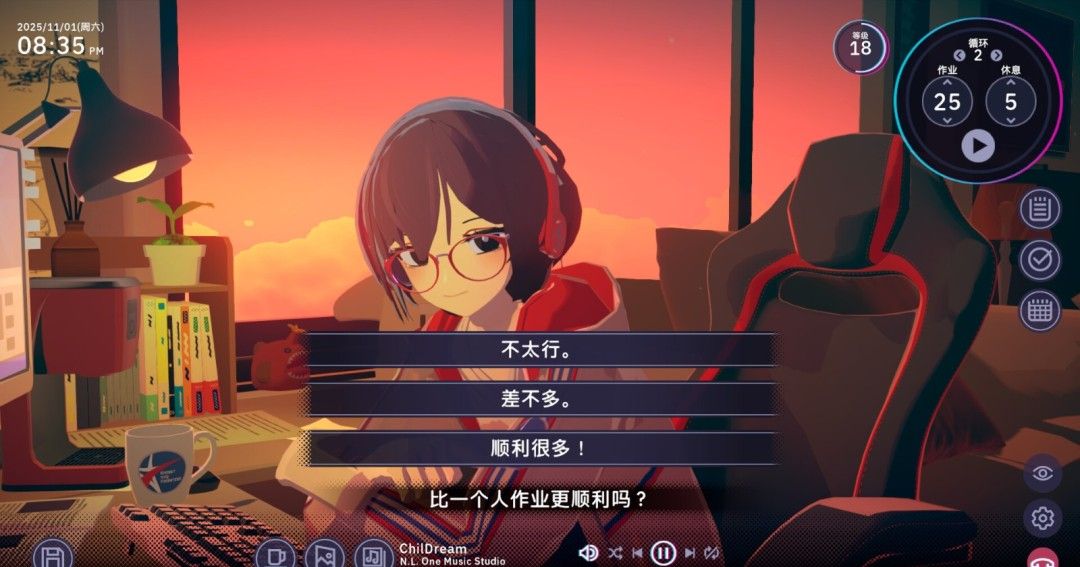1080x567 pixels.
Task: Pause the ChilDream music track
Action: click(x=663, y=552)
